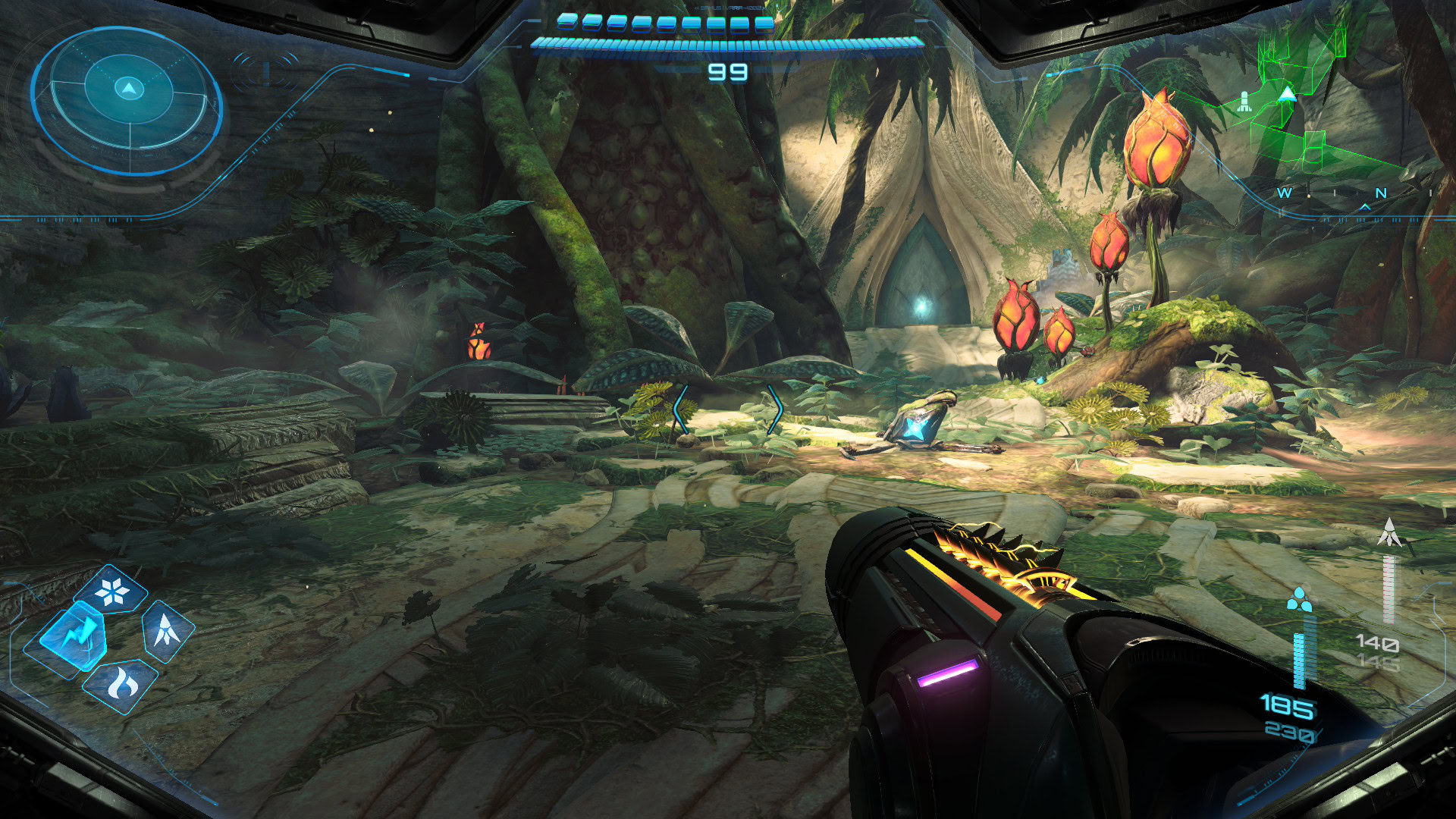The height and width of the screenshot is (819, 1456).
Task: Pick the arrowhead beam icon in the weapon selector
Action: tap(167, 629)
